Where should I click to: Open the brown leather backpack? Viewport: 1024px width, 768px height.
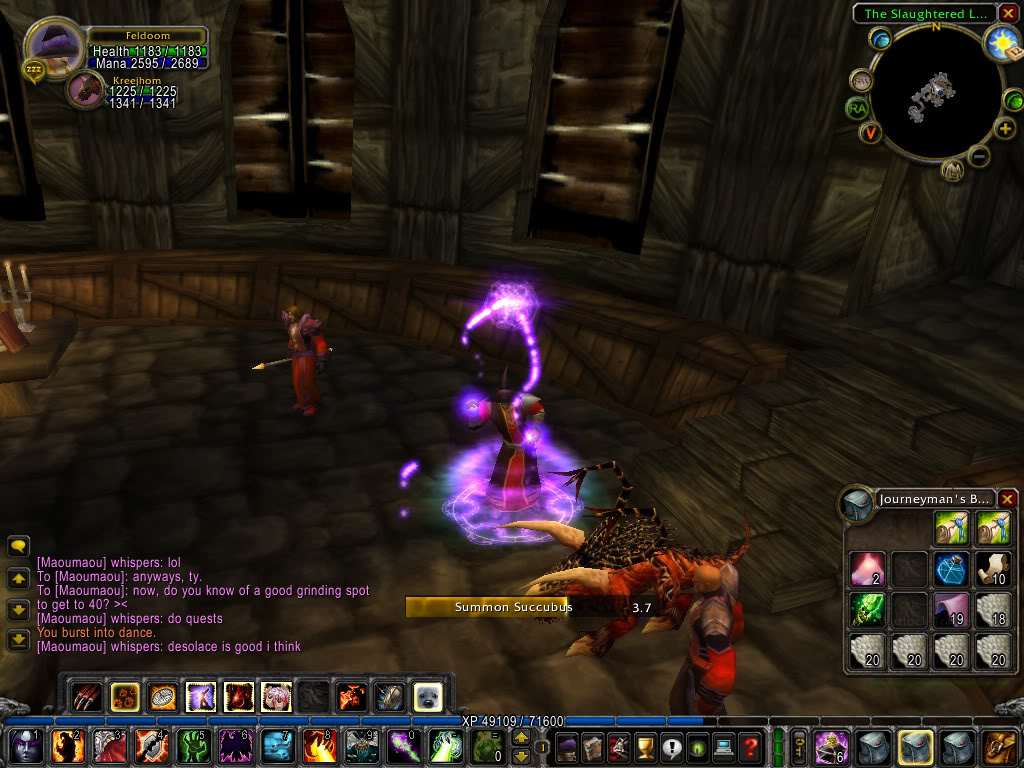coord(999,746)
